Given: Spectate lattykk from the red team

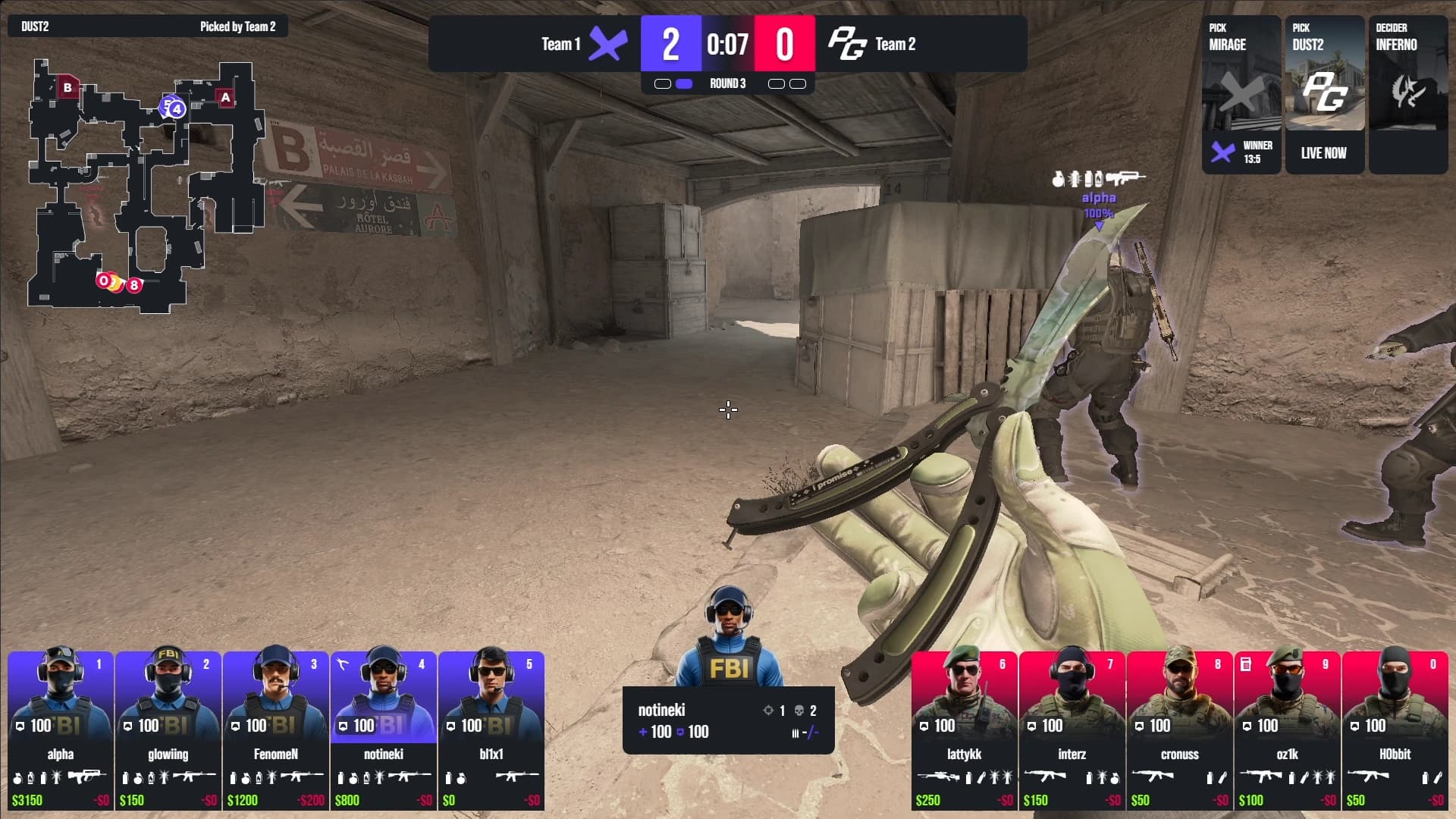Looking at the screenshot, I should pyautogui.click(x=965, y=730).
